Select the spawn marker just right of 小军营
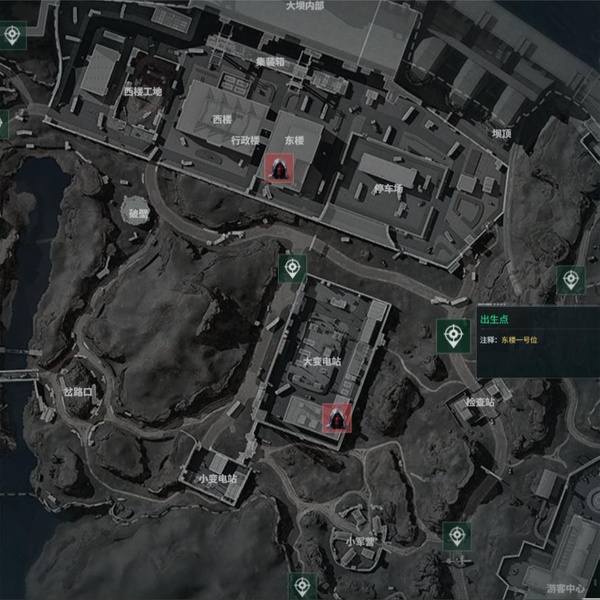The image size is (600, 600). point(457,536)
